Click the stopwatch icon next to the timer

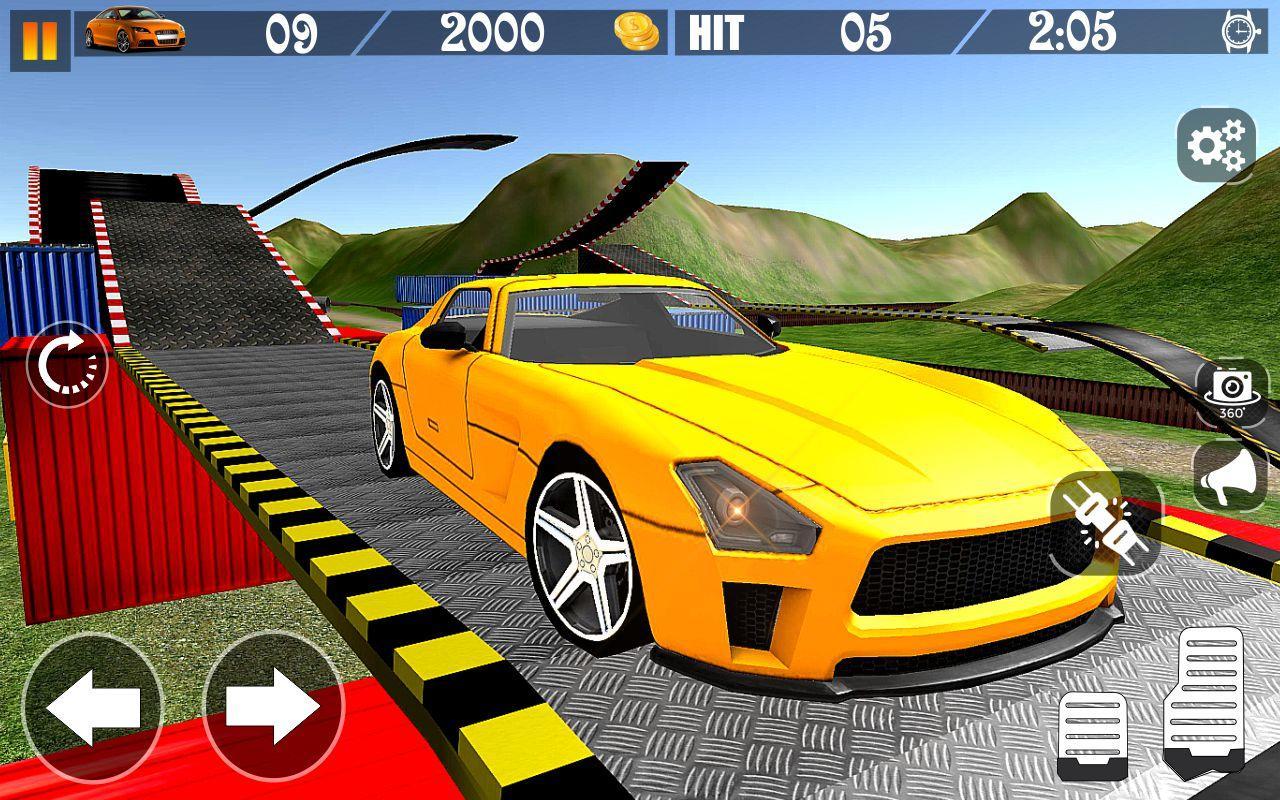click(1237, 31)
